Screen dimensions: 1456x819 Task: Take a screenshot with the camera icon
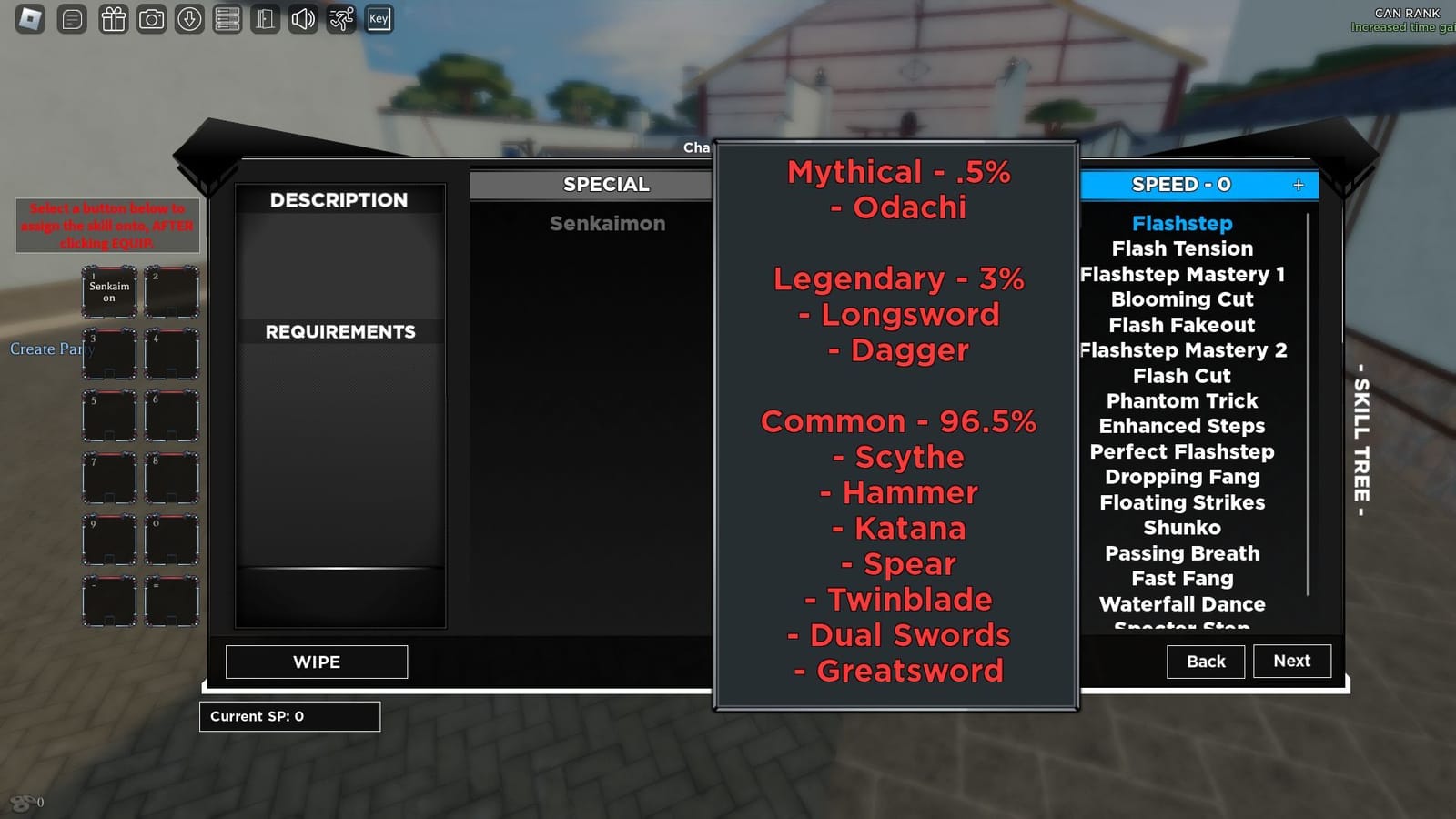[x=151, y=18]
